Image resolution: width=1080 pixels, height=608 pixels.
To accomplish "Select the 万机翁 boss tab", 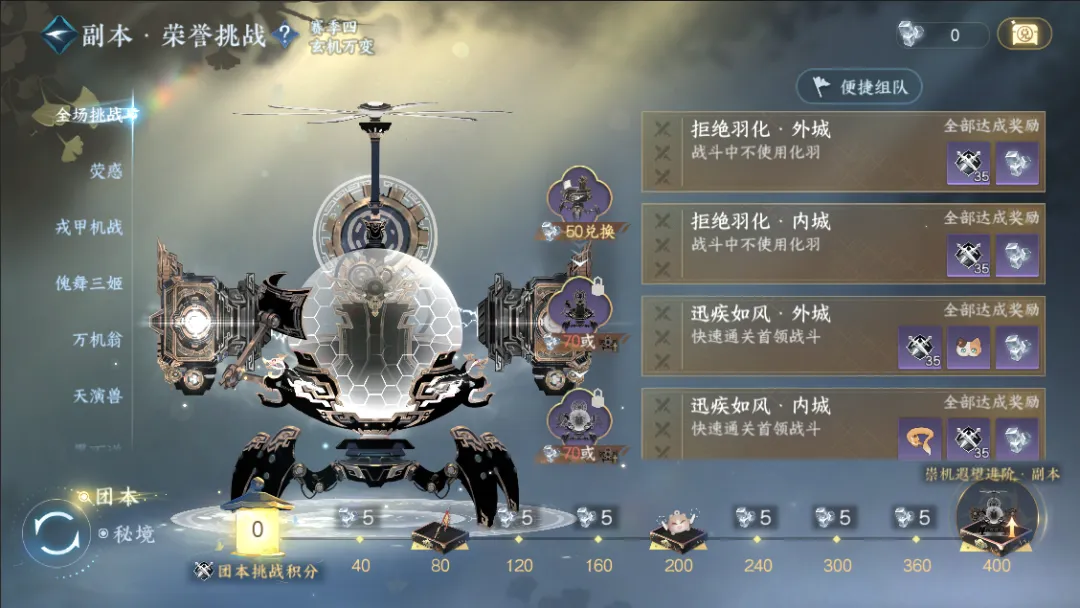I will click(97, 340).
